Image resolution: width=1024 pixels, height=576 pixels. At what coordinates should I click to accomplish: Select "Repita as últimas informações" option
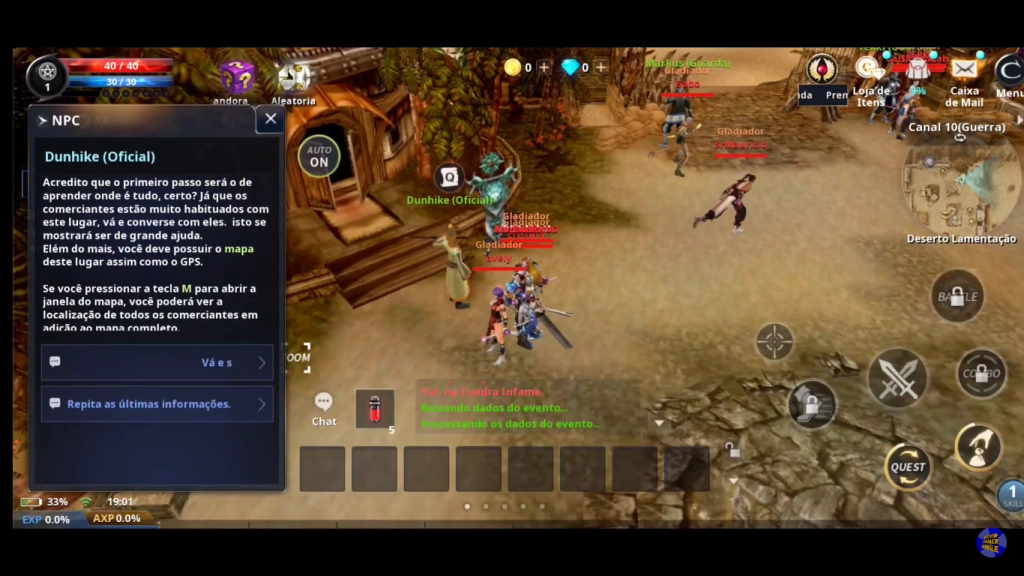[x=157, y=404]
